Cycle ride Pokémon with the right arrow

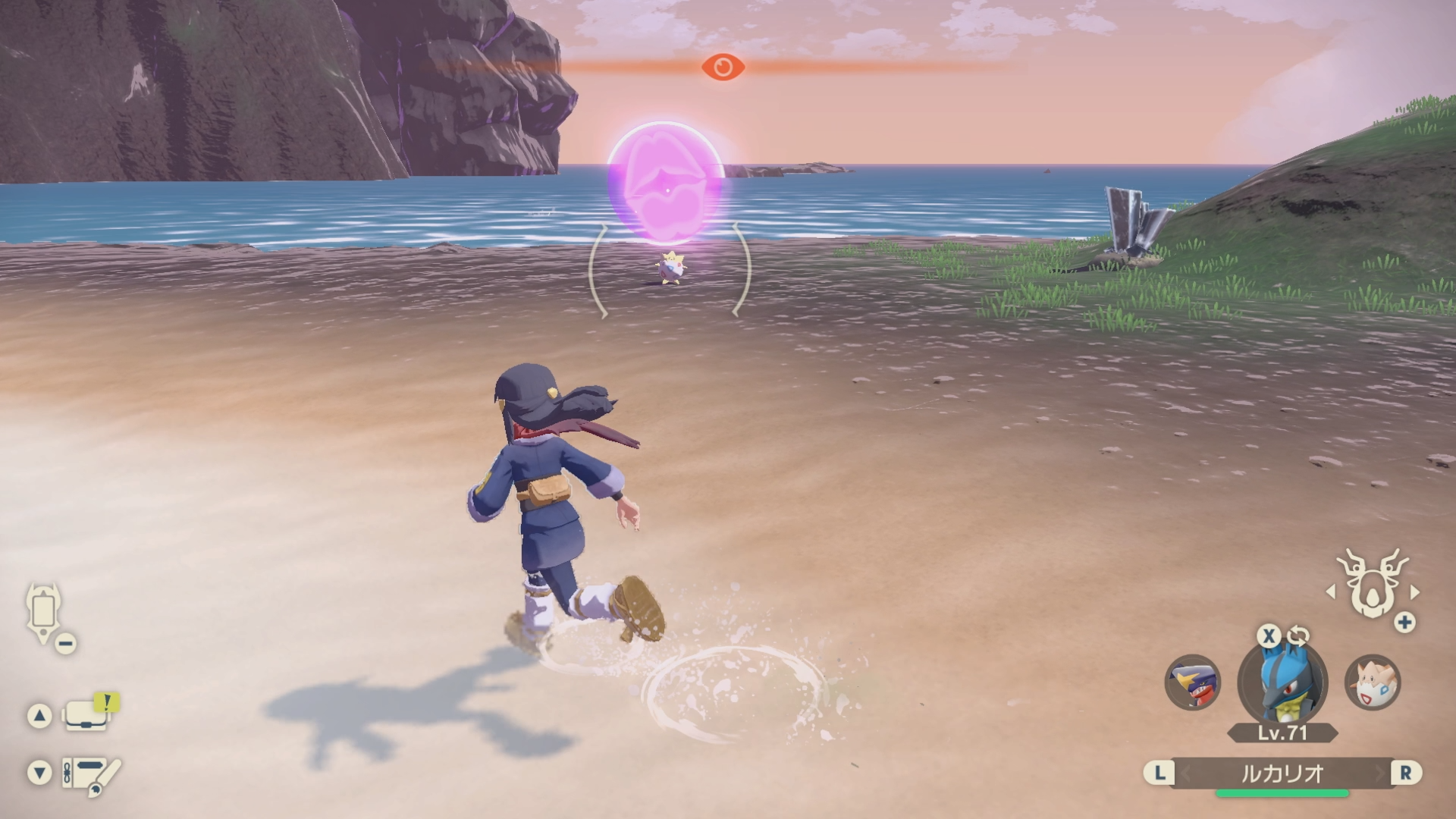[x=1414, y=591]
